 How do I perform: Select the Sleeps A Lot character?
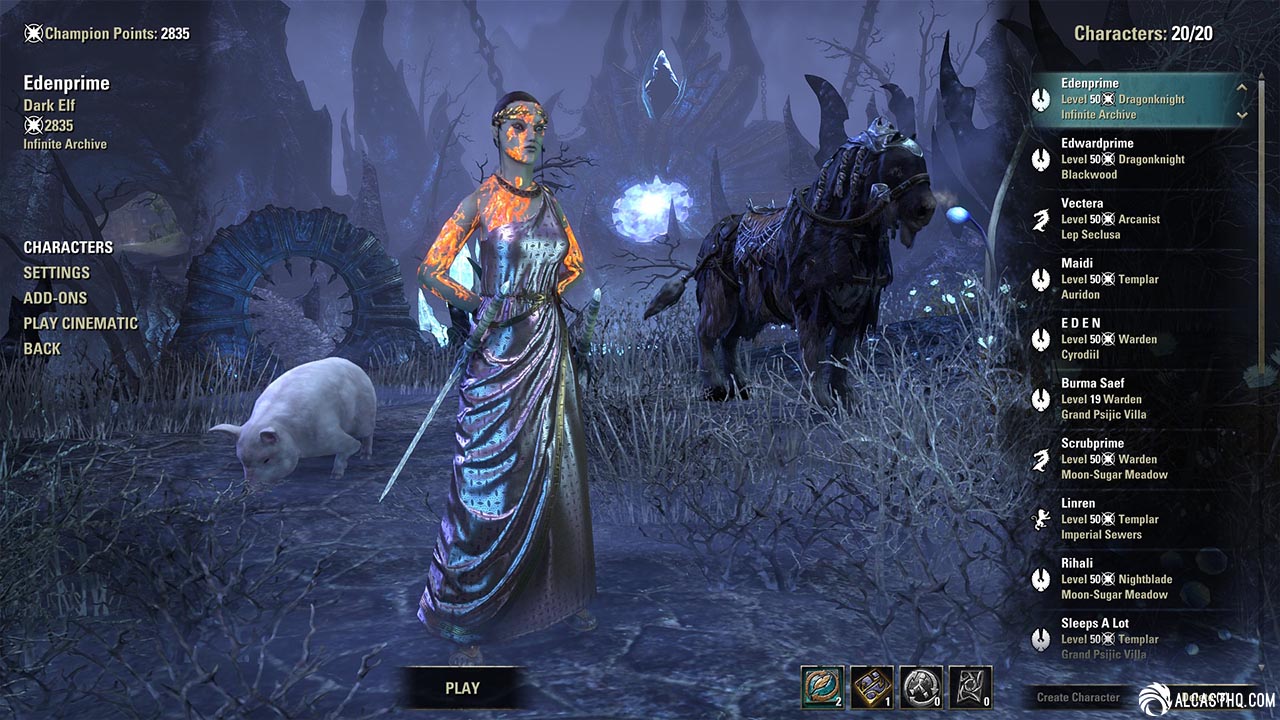pyautogui.click(x=1108, y=637)
